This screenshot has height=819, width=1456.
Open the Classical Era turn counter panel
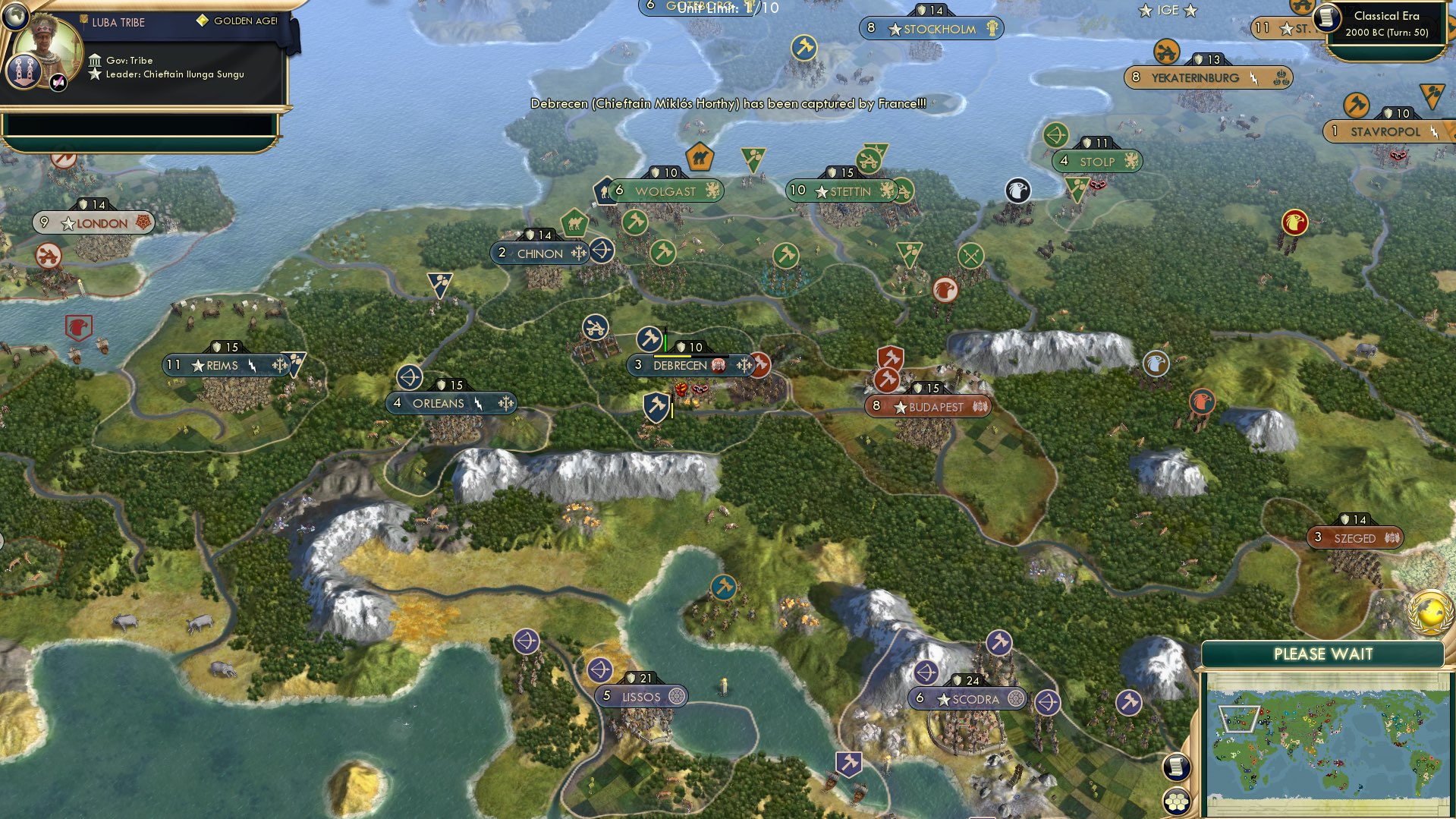click(x=1384, y=23)
